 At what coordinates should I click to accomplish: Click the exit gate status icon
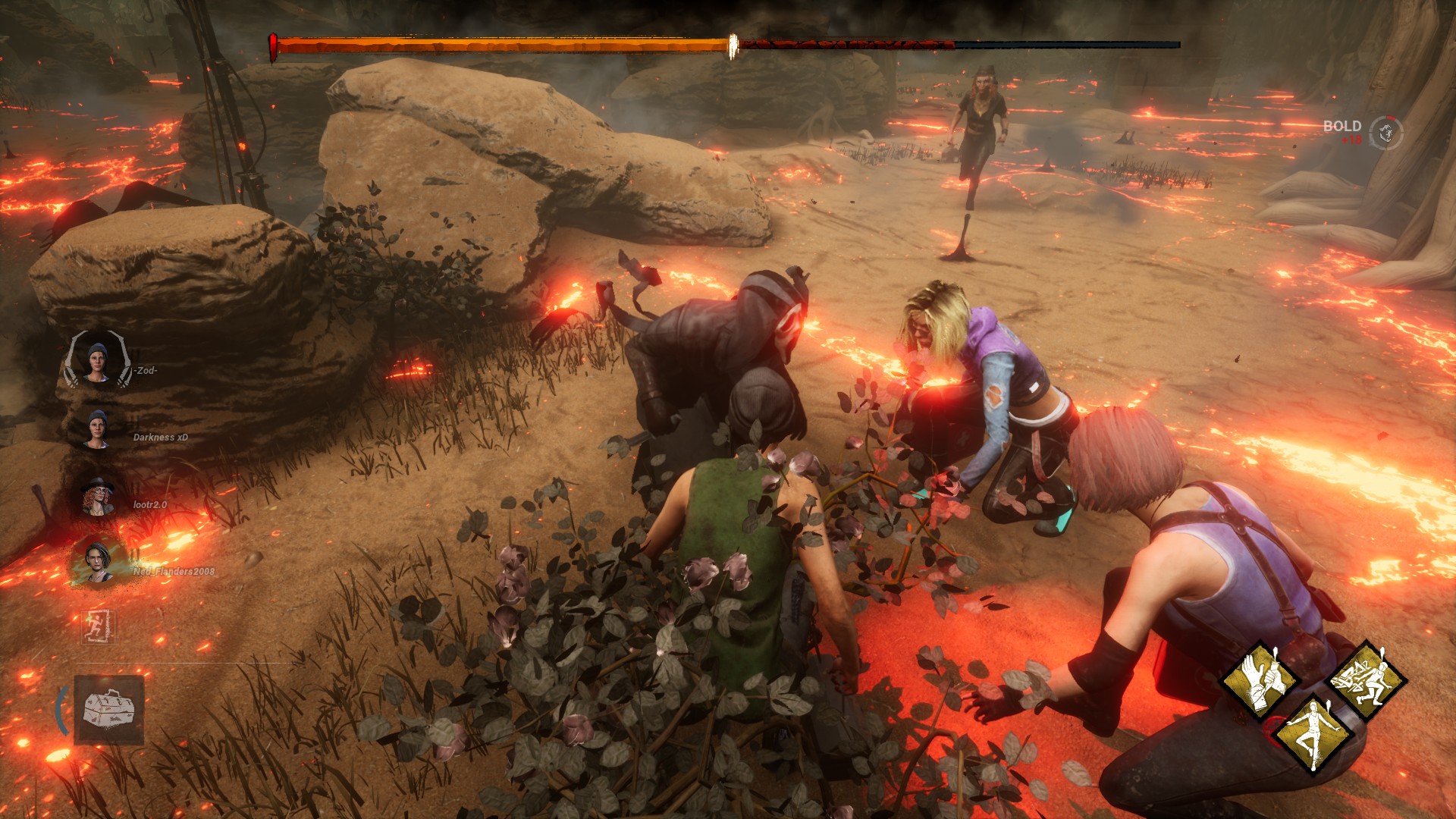click(x=98, y=627)
